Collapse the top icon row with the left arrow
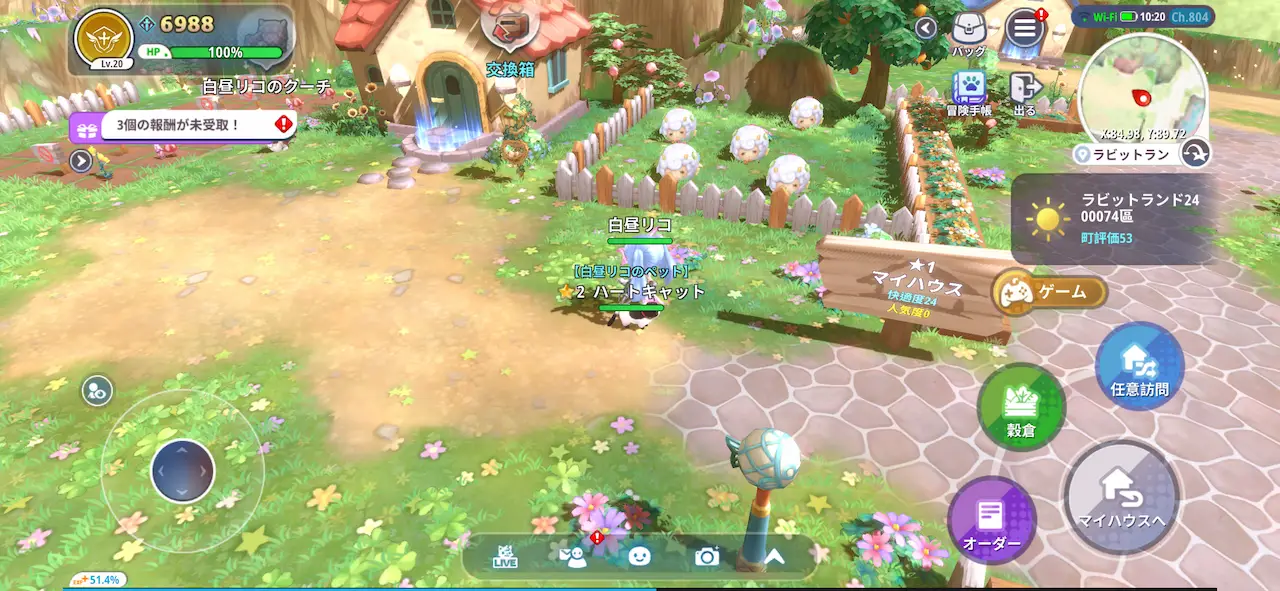Viewport: 1280px width, 591px height. coord(926,28)
